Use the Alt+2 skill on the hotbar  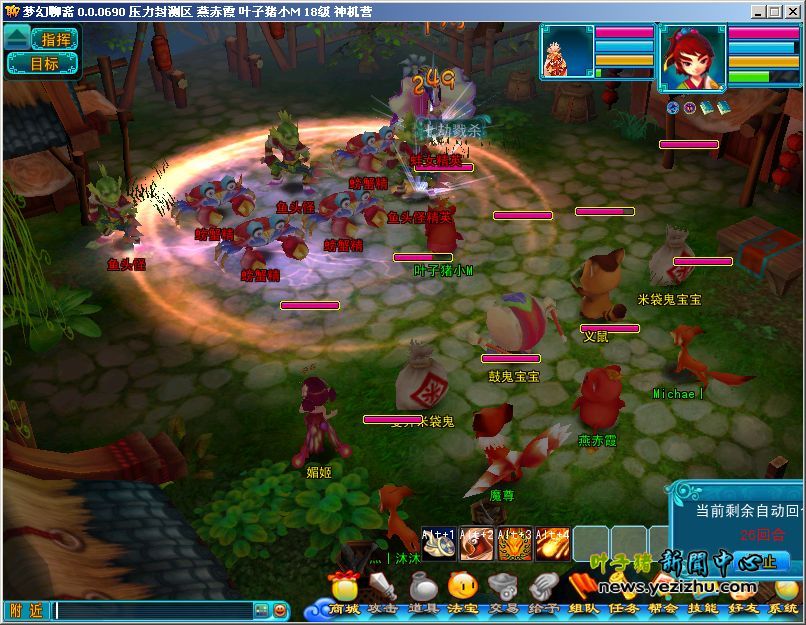tap(477, 543)
